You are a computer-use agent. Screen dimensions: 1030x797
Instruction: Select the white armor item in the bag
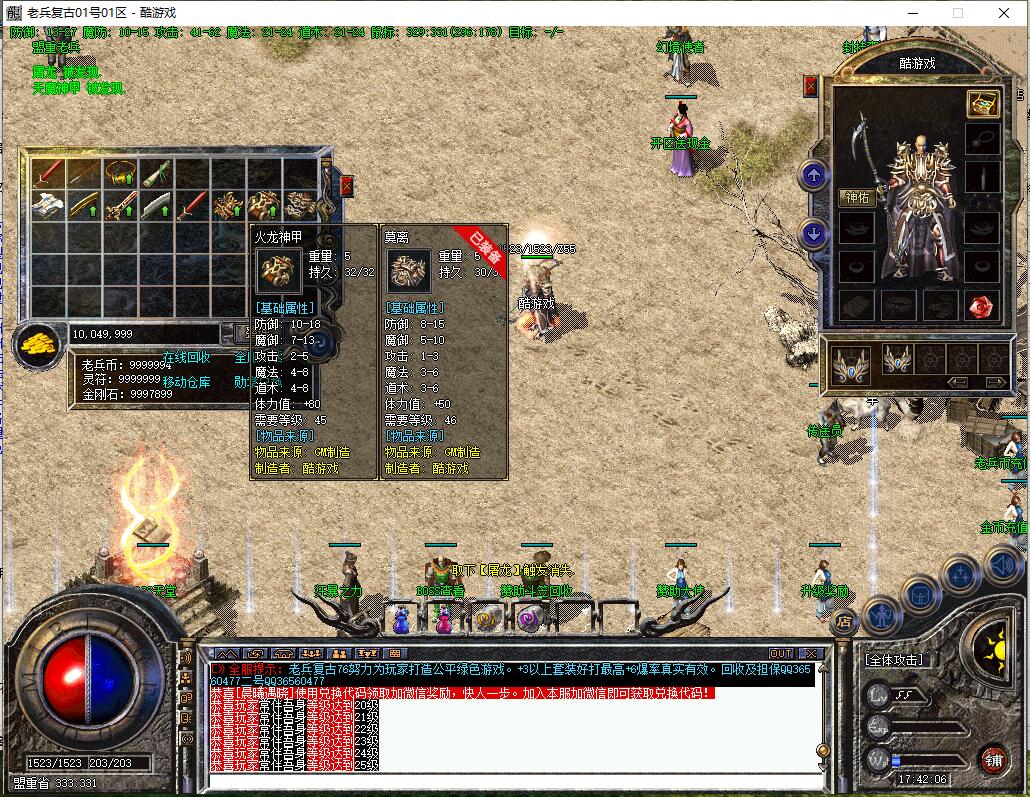(x=48, y=207)
